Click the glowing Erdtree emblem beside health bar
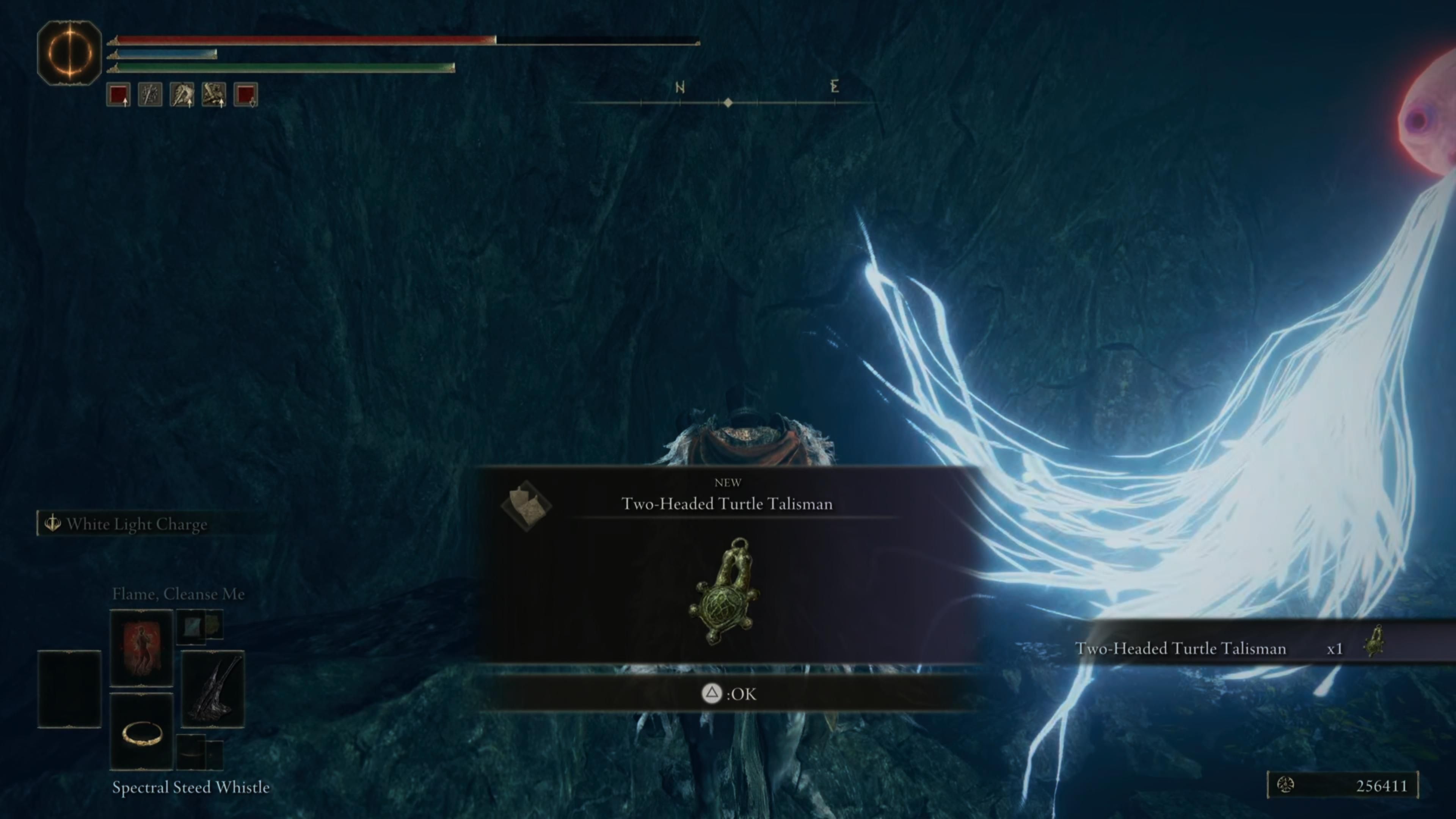 click(69, 53)
